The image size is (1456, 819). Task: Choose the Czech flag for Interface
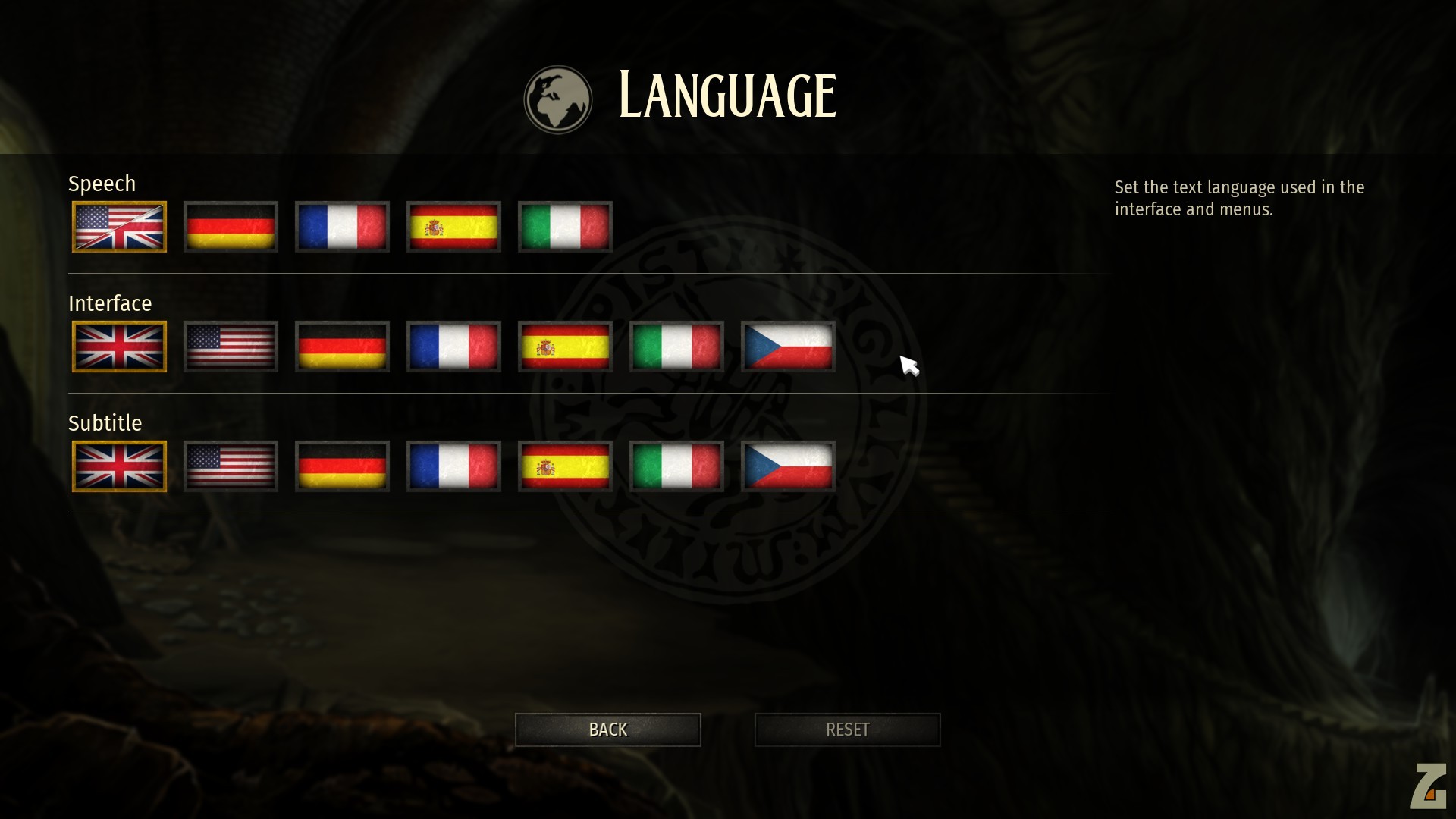[x=788, y=347]
